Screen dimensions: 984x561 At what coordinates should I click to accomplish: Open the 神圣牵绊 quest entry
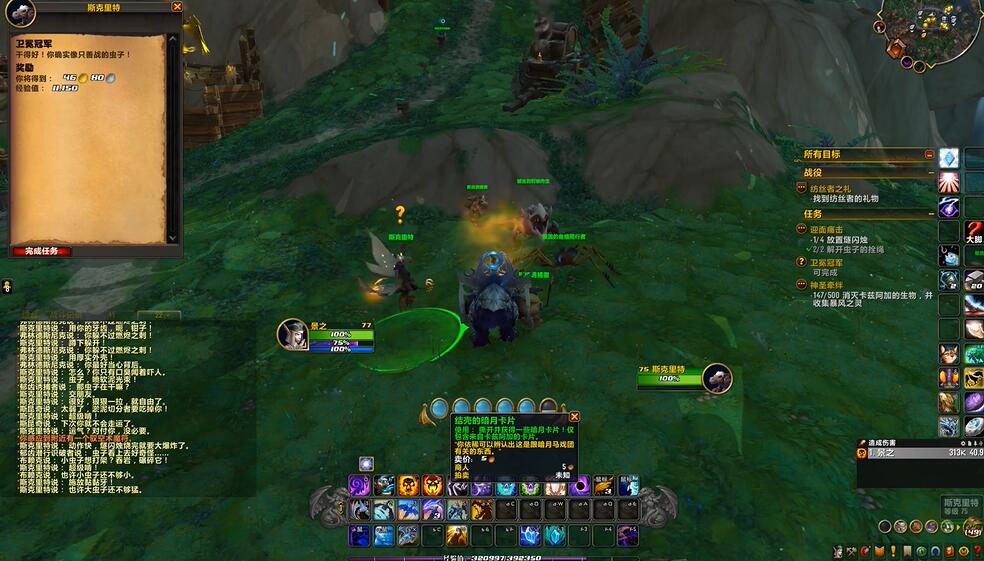tap(830, 285)
